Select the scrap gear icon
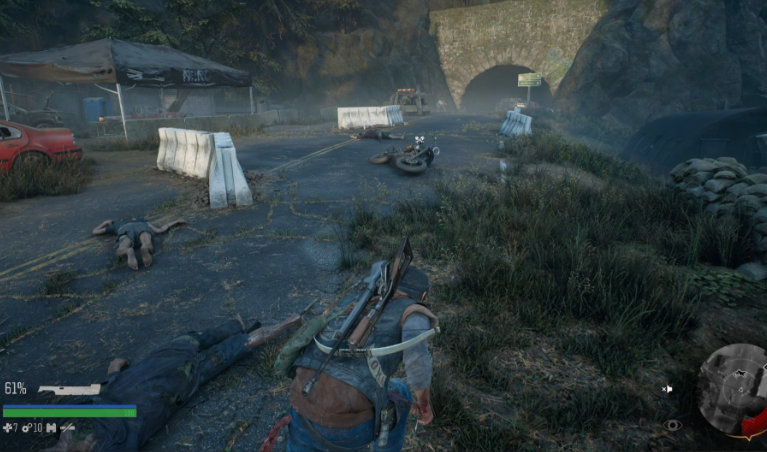The height and width of the screenshot is (452, 767). coord(28,428)
